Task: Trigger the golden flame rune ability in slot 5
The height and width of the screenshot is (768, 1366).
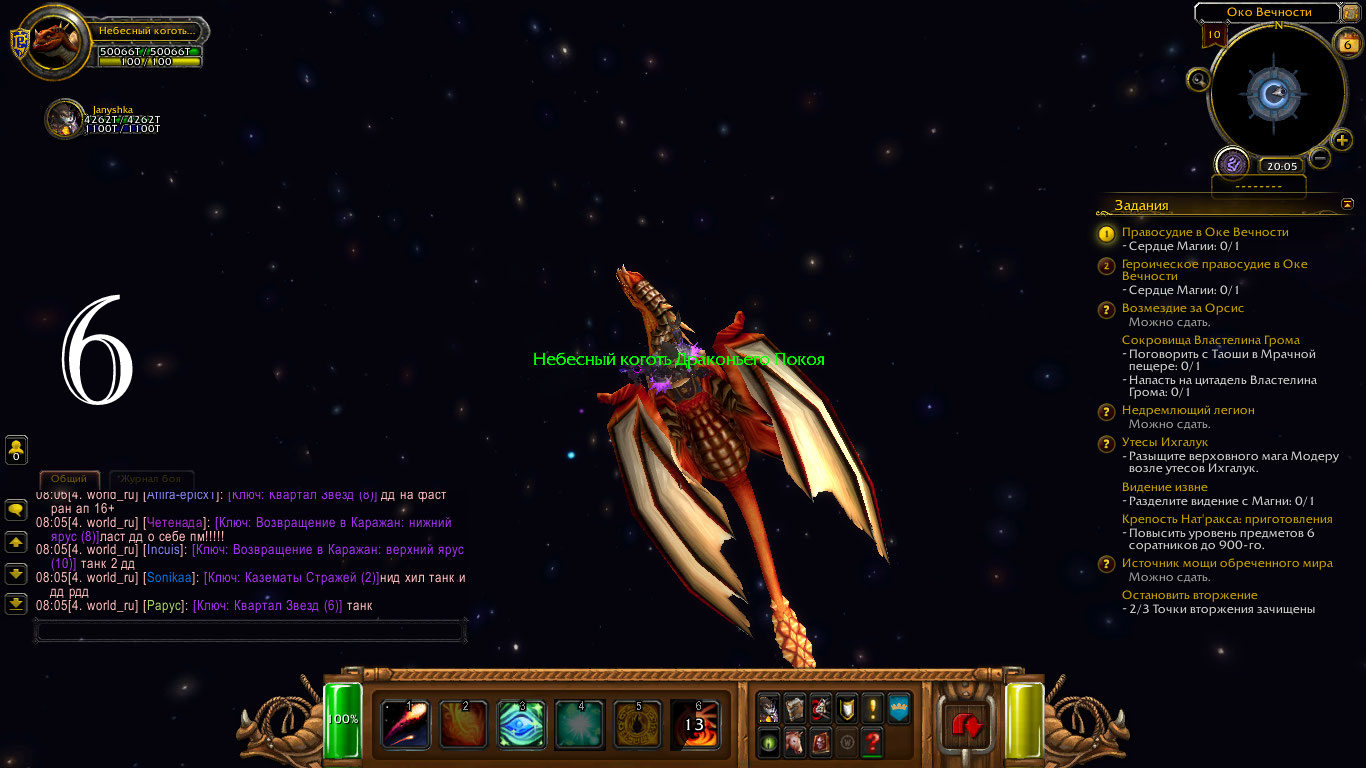Action: [637, 724]
